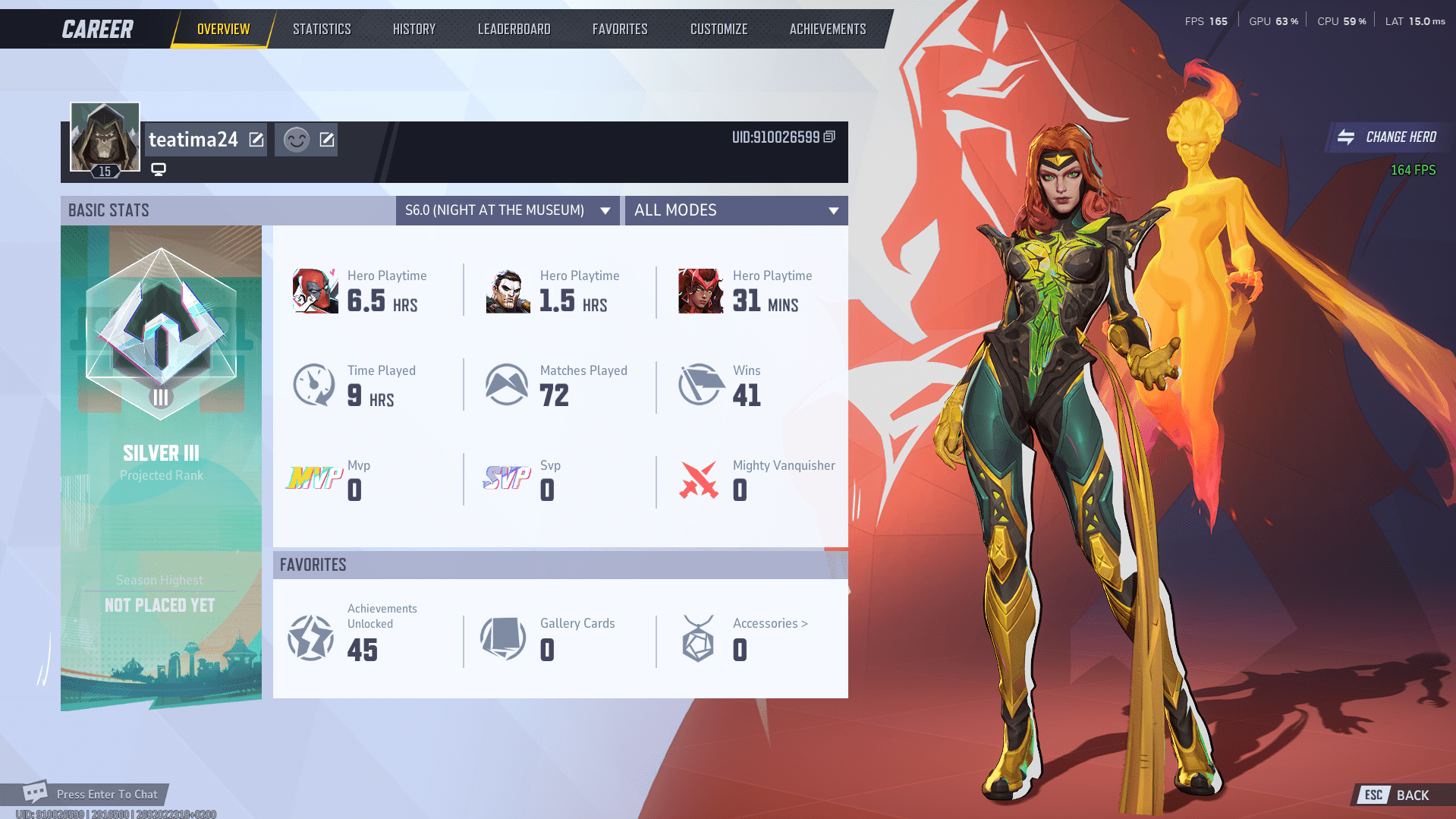Click the Mighty Vanquisher crossed-swords icon
The height and width of the screenshot is (819, 1456).
(699, 480)
